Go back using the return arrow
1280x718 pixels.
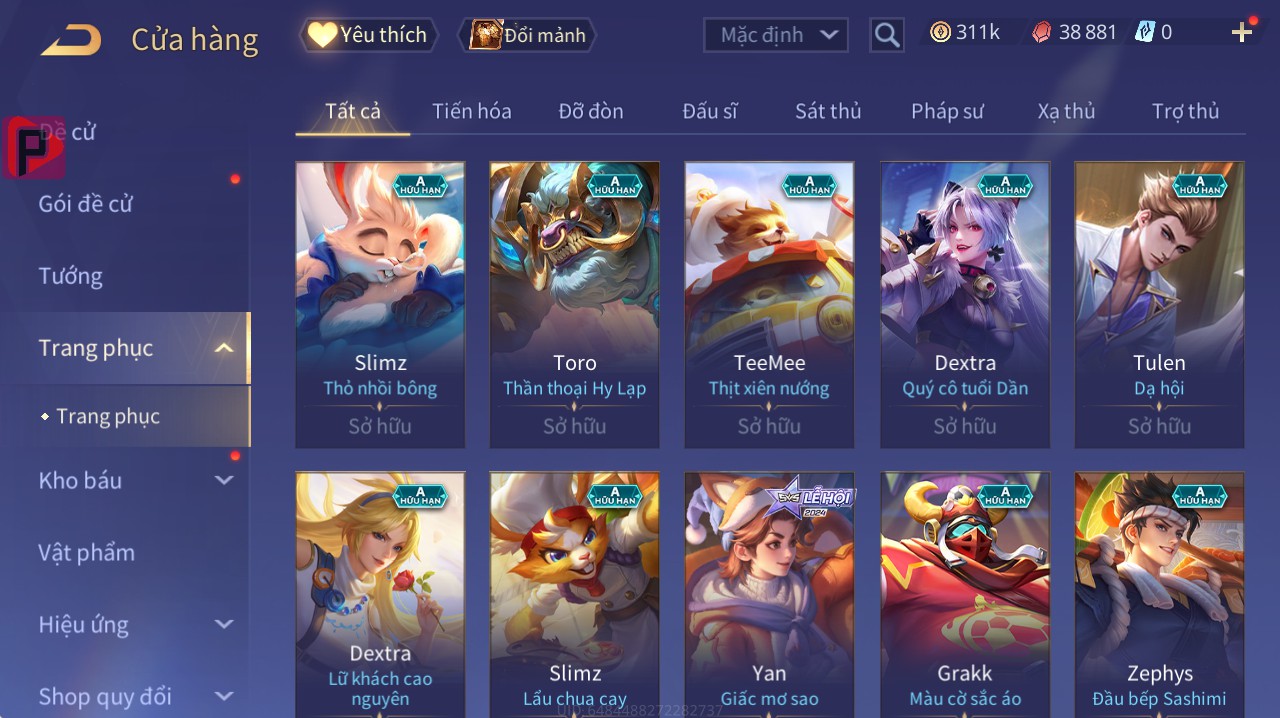[71, 40]
